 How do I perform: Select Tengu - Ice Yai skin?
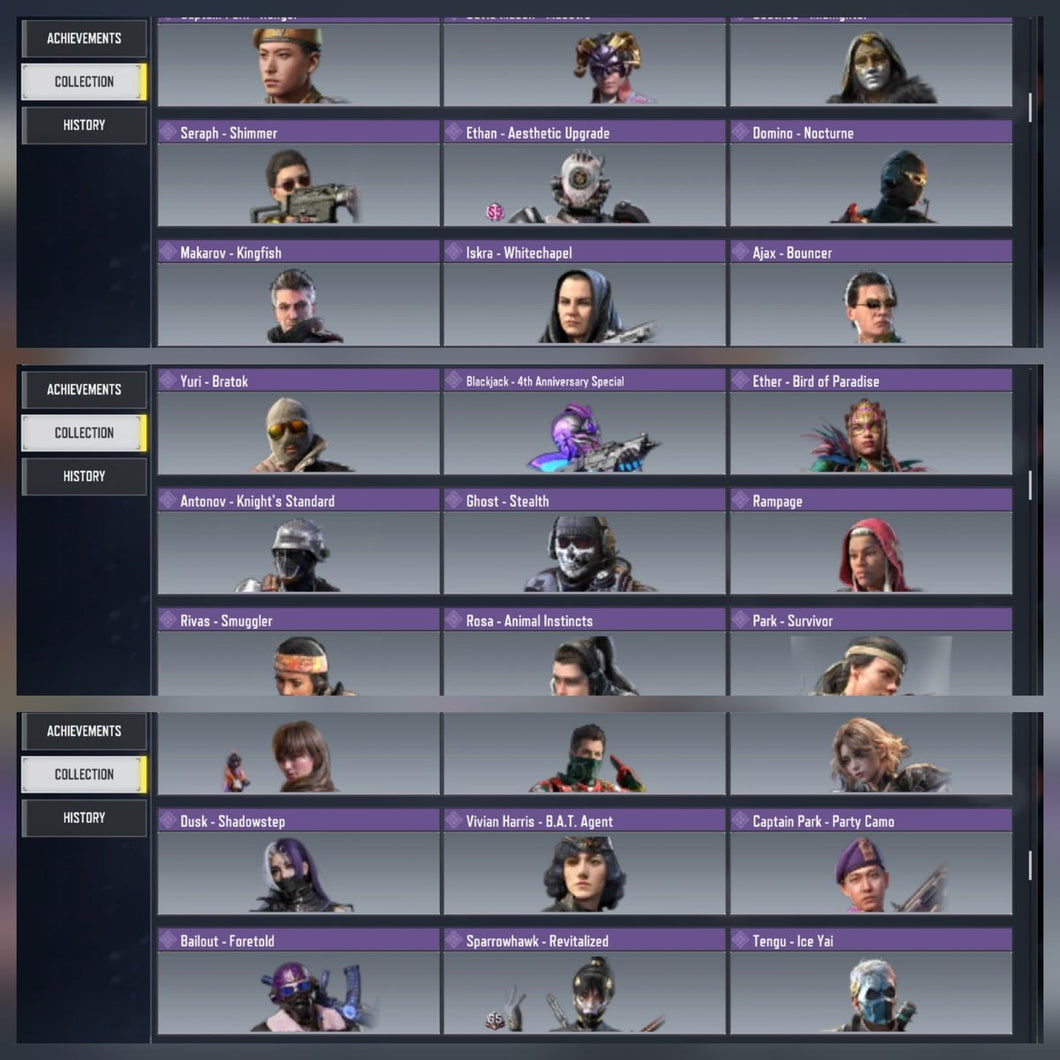[870, 982]
